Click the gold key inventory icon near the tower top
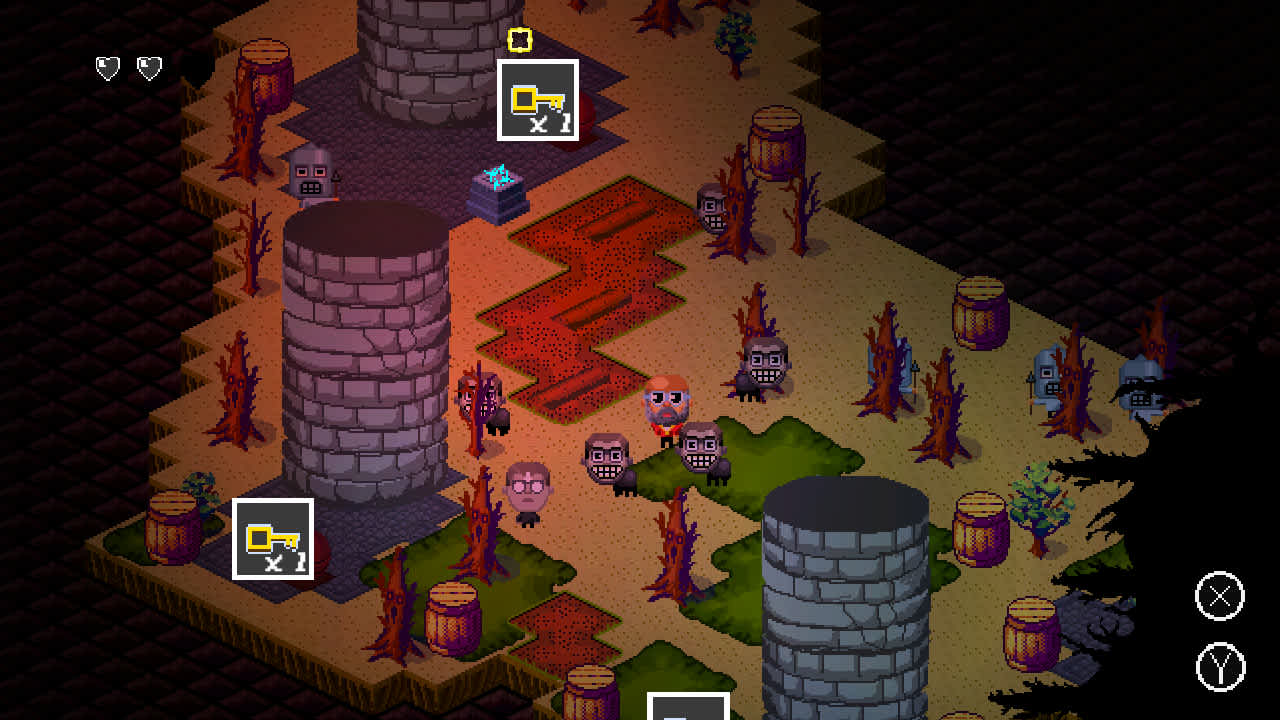The width and height of the screenshot is (1280, 720). 537,98
